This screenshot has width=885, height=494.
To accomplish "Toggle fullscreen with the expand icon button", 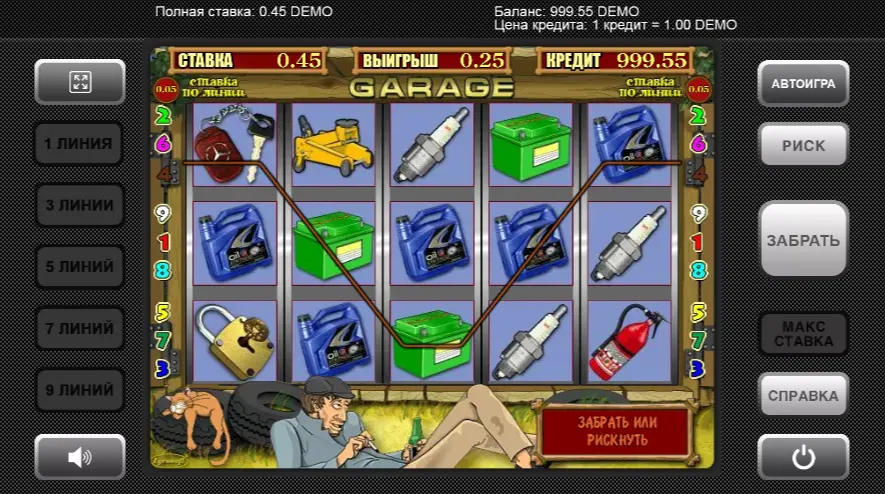I will [x=80, y=82].
